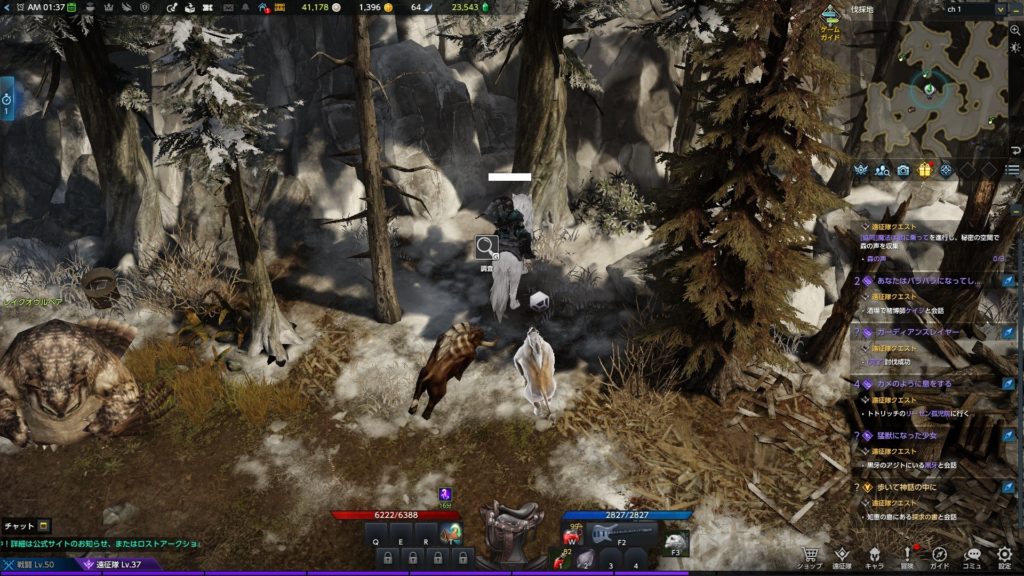Open the キャラ character menu
The image size is (1024, 576).
(x=874, y=557)
